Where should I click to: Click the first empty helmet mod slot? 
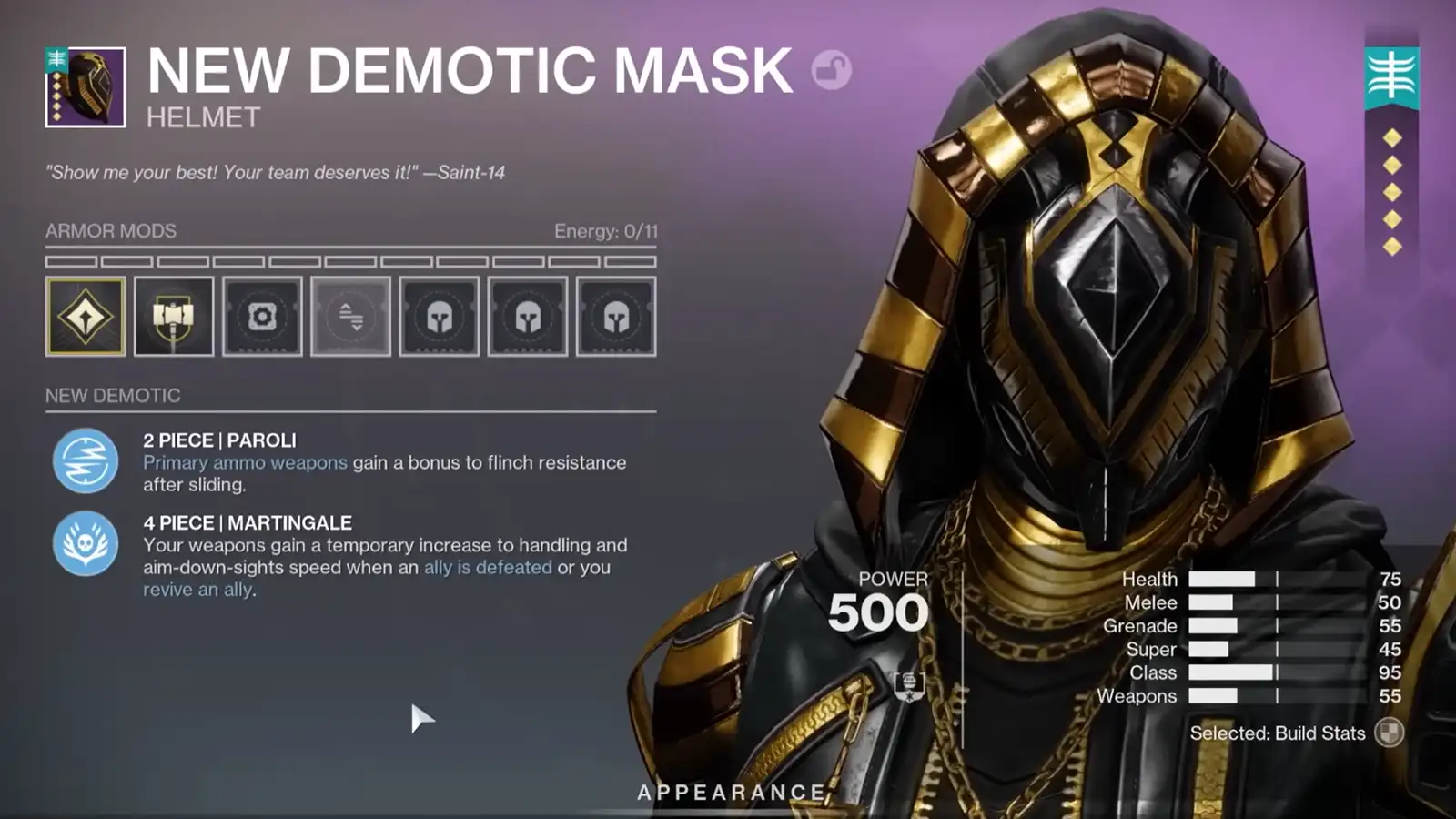coord(439,314)
